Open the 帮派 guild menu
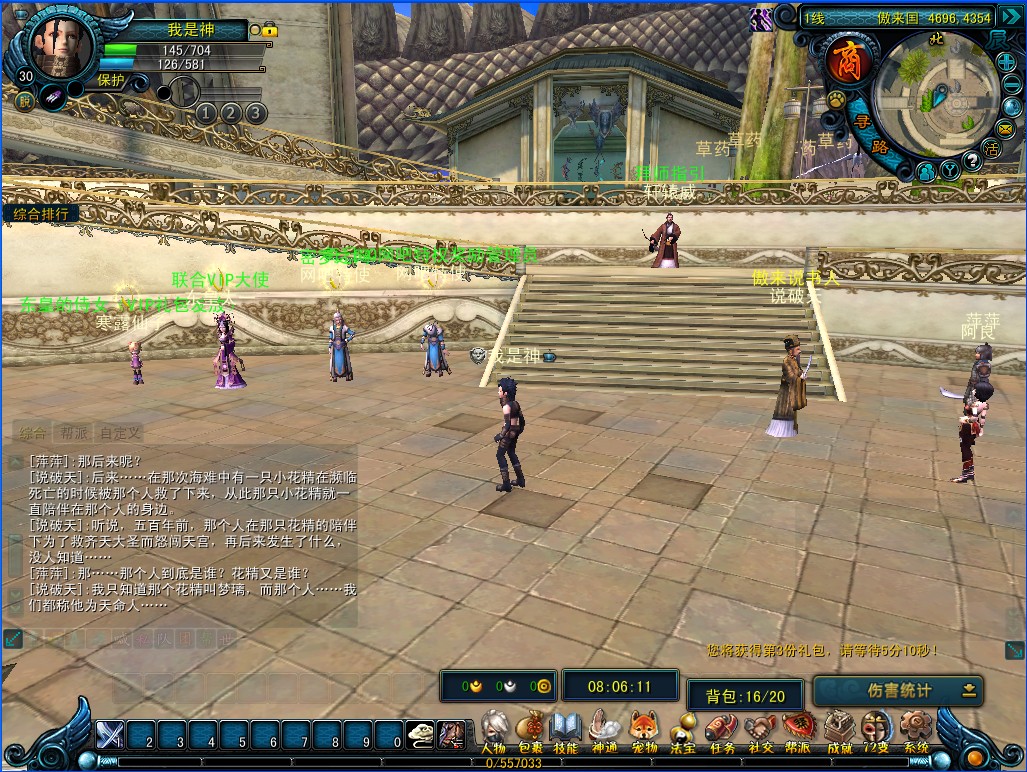 pos(798,727)
